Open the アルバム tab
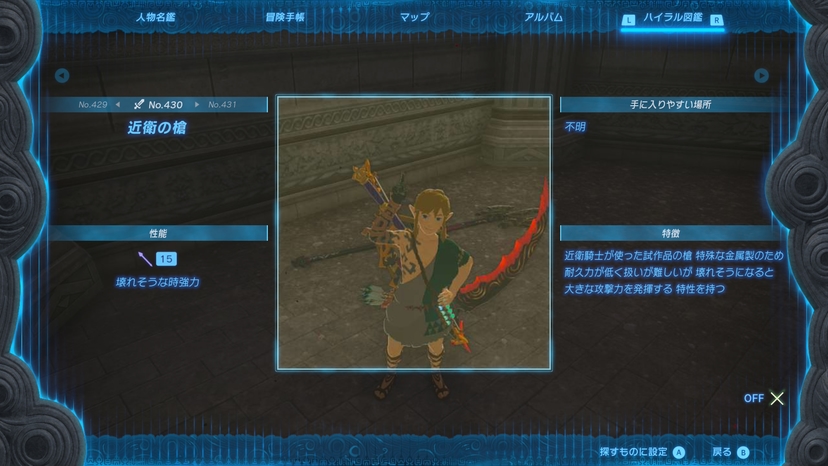 coord(543,17)
